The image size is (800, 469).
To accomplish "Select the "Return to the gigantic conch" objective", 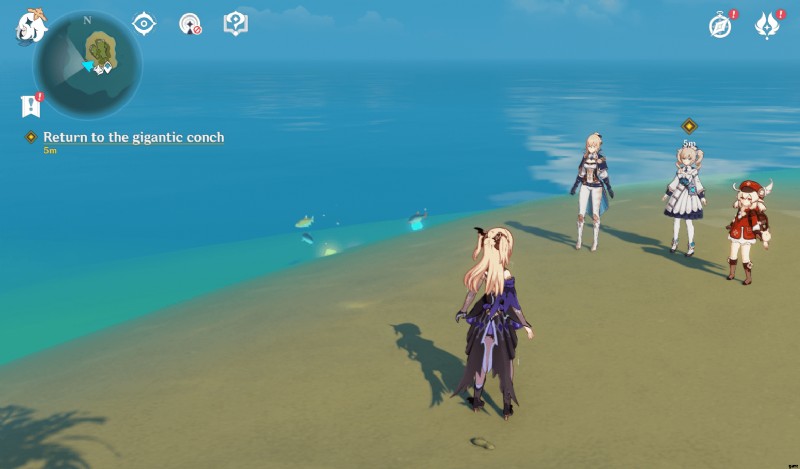I will [133, 137].
